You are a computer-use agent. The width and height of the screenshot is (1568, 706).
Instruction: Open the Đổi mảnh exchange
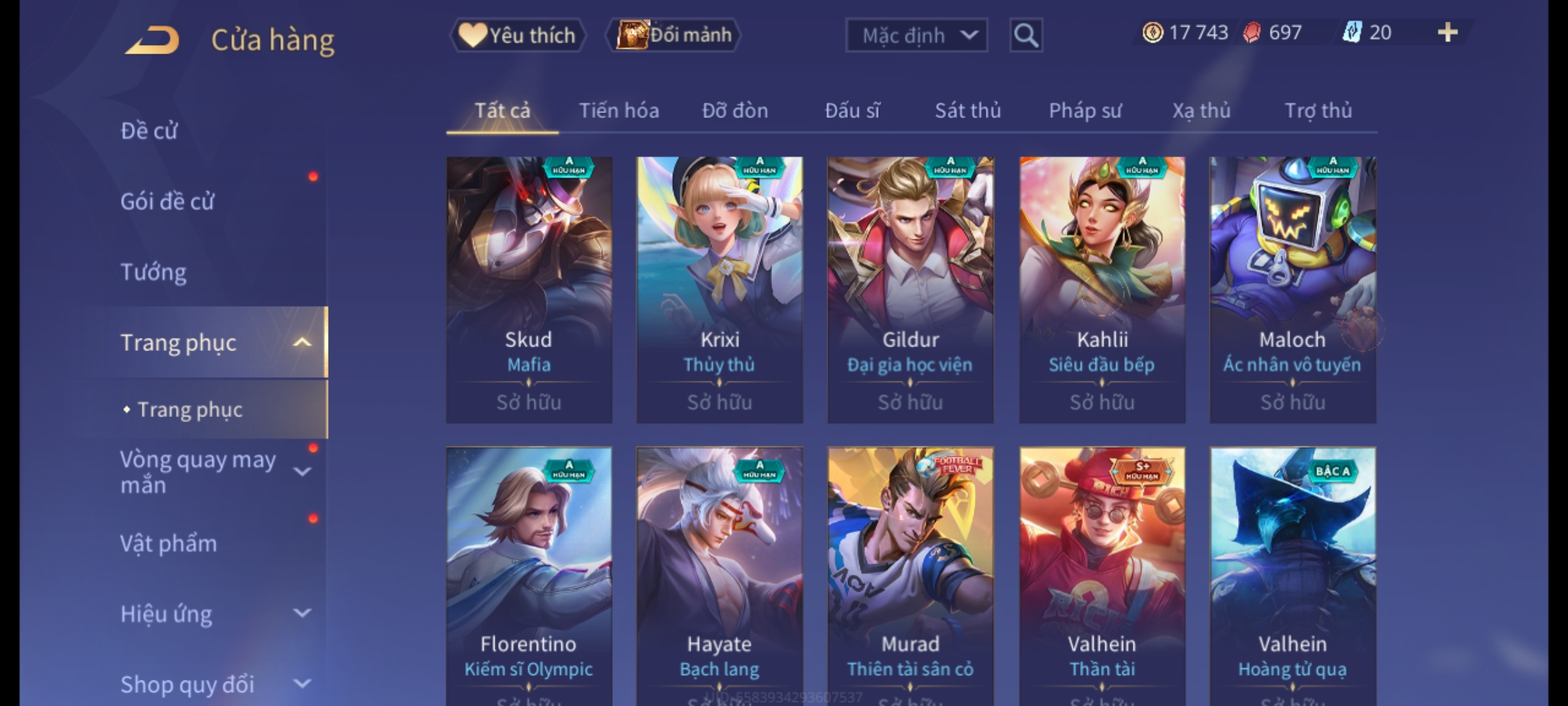click(x=673, y=35)
